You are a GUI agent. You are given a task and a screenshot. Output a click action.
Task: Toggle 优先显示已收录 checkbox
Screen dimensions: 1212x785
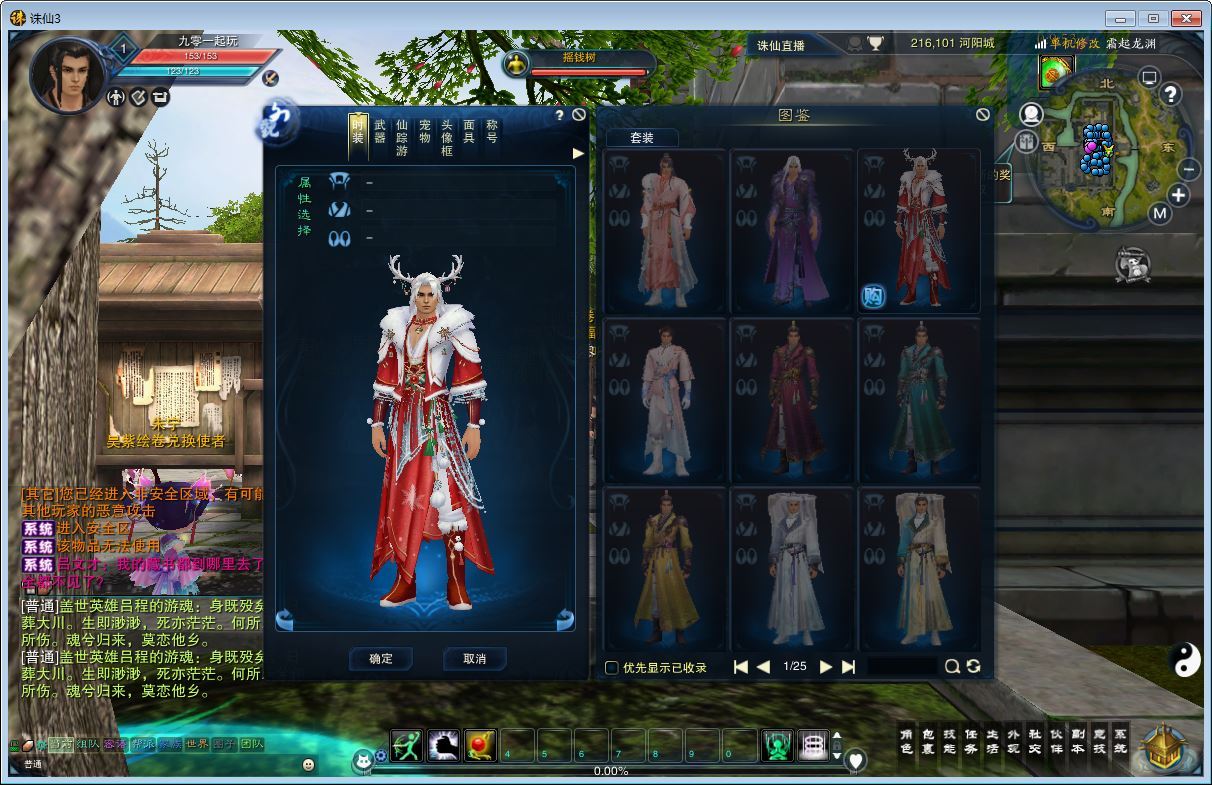coord(612,667)
